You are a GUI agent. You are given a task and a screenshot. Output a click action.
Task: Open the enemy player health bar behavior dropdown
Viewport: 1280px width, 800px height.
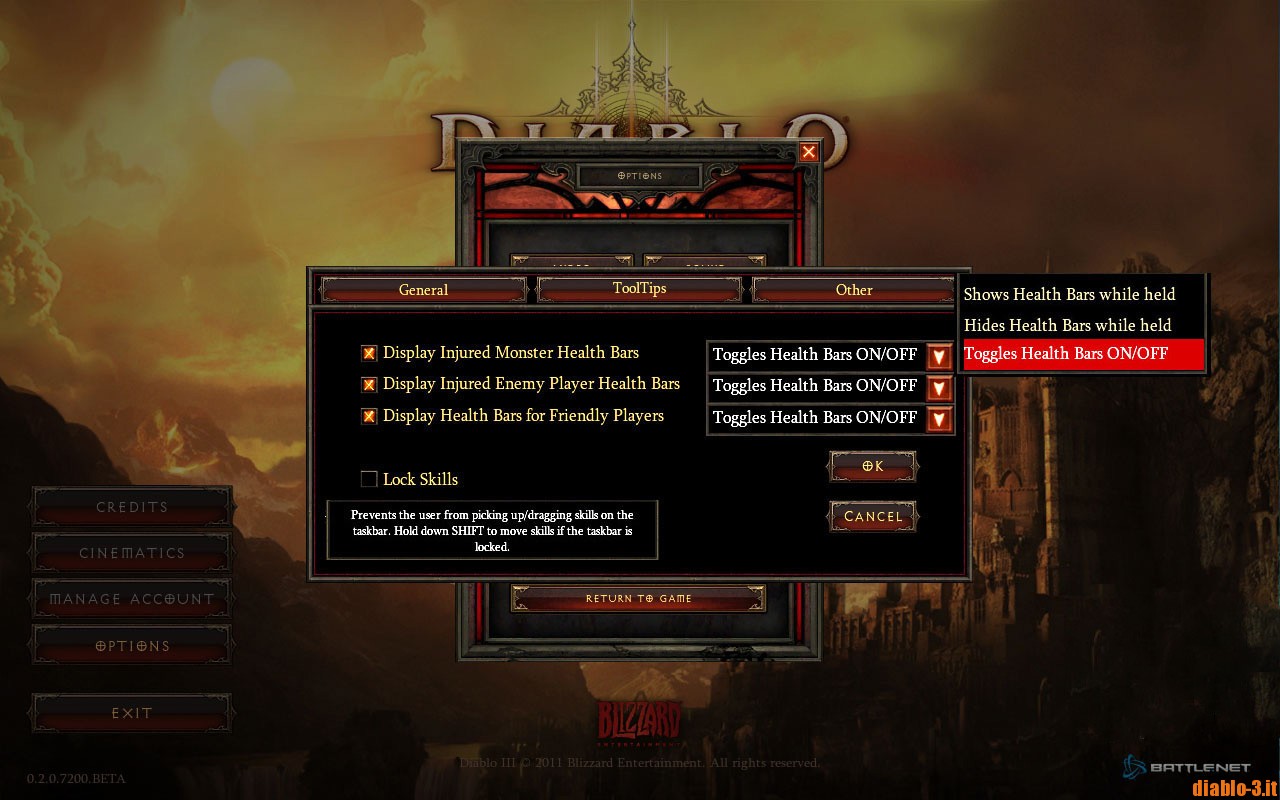939,387
